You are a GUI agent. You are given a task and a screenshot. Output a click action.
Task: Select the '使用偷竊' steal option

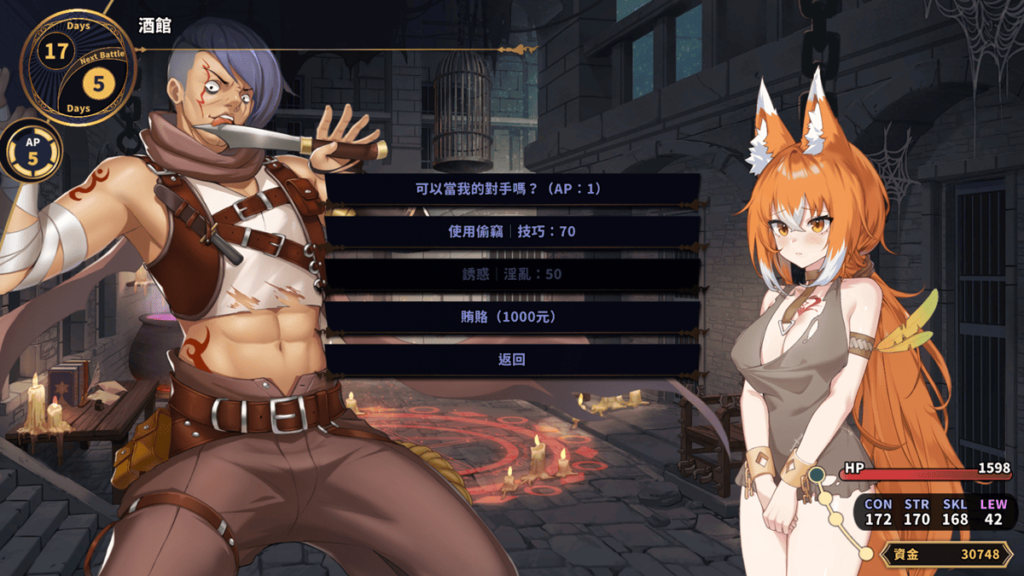click(x=512, y=231)
